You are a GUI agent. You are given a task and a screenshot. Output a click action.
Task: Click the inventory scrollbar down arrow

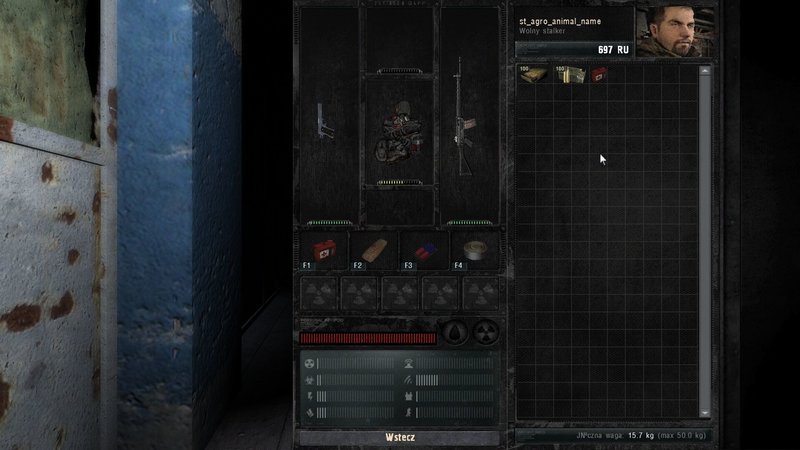click(705, 412)
